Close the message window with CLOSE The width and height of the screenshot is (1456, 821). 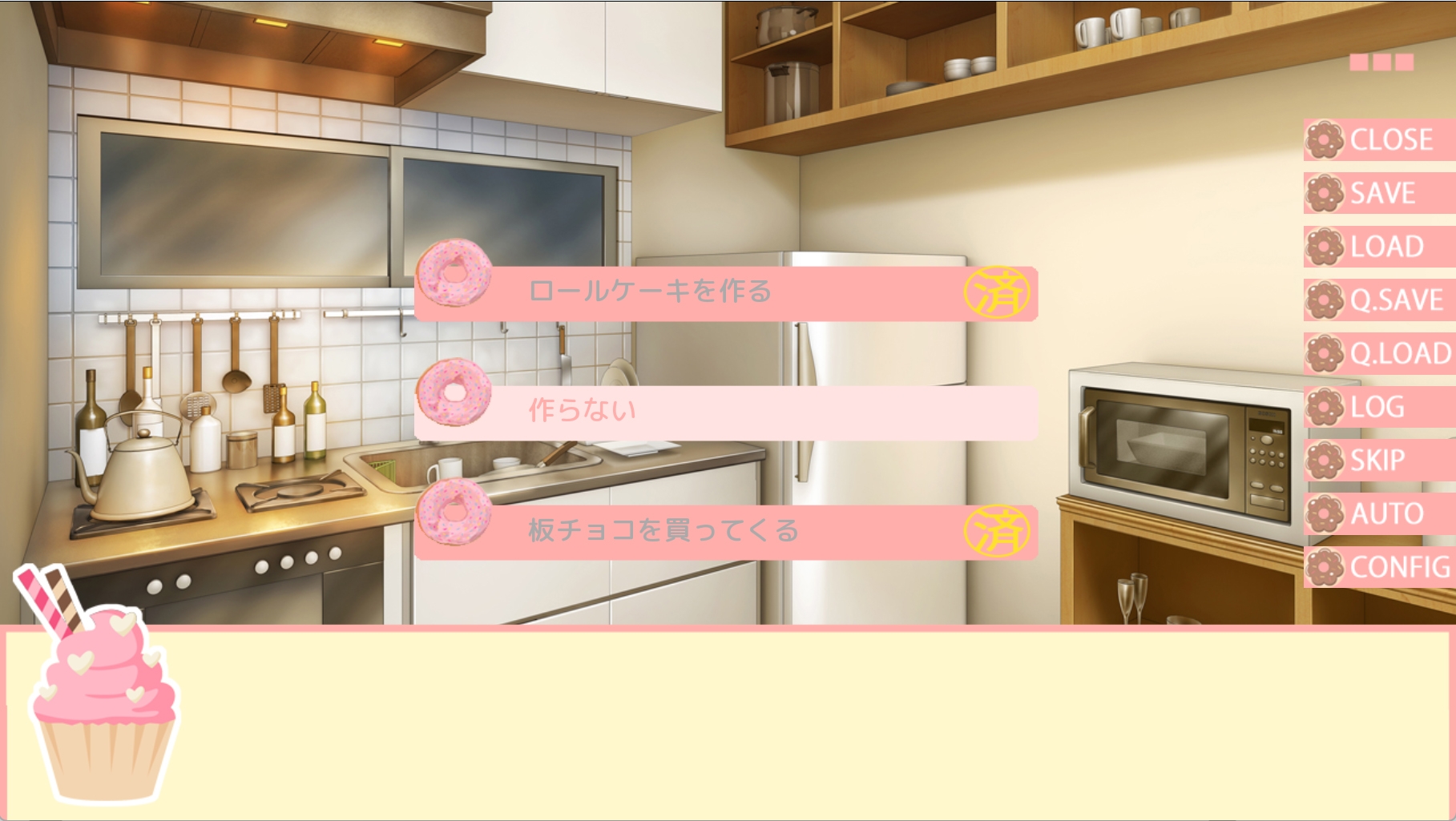(x=1380, y=140)
